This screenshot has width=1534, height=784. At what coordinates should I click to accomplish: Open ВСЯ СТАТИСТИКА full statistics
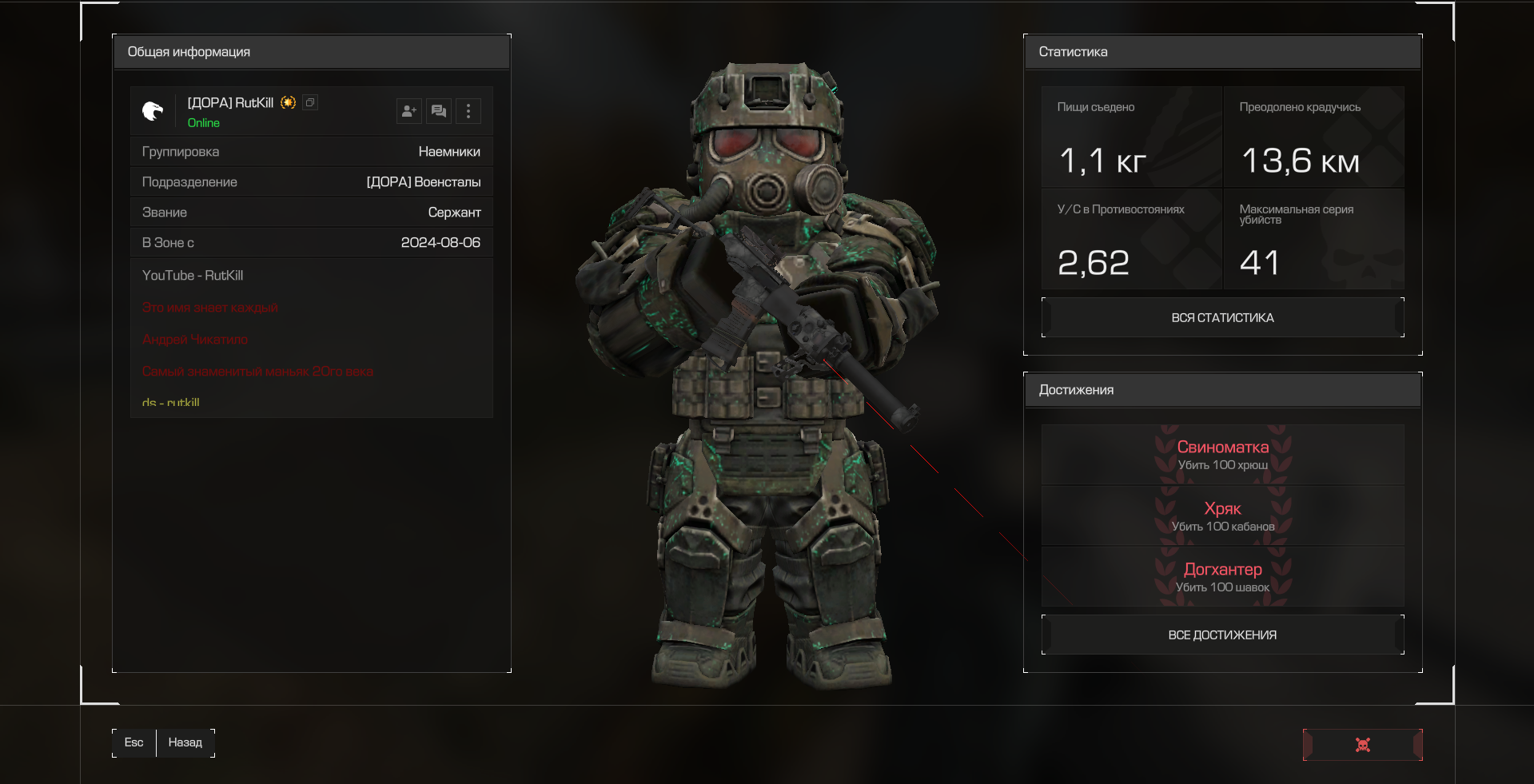point(1222,318)
